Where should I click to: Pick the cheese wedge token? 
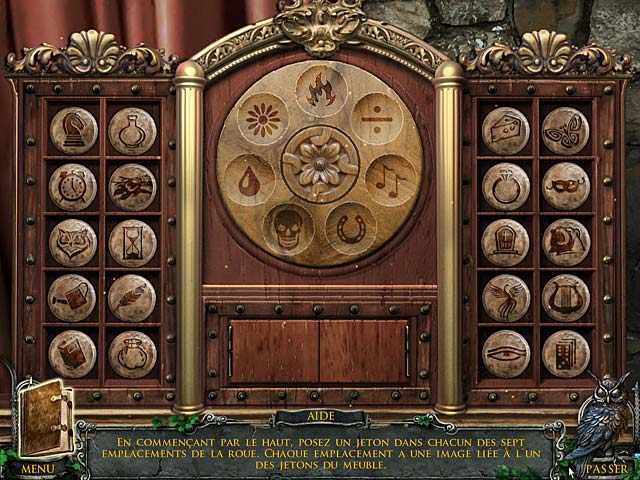point(506,130)
